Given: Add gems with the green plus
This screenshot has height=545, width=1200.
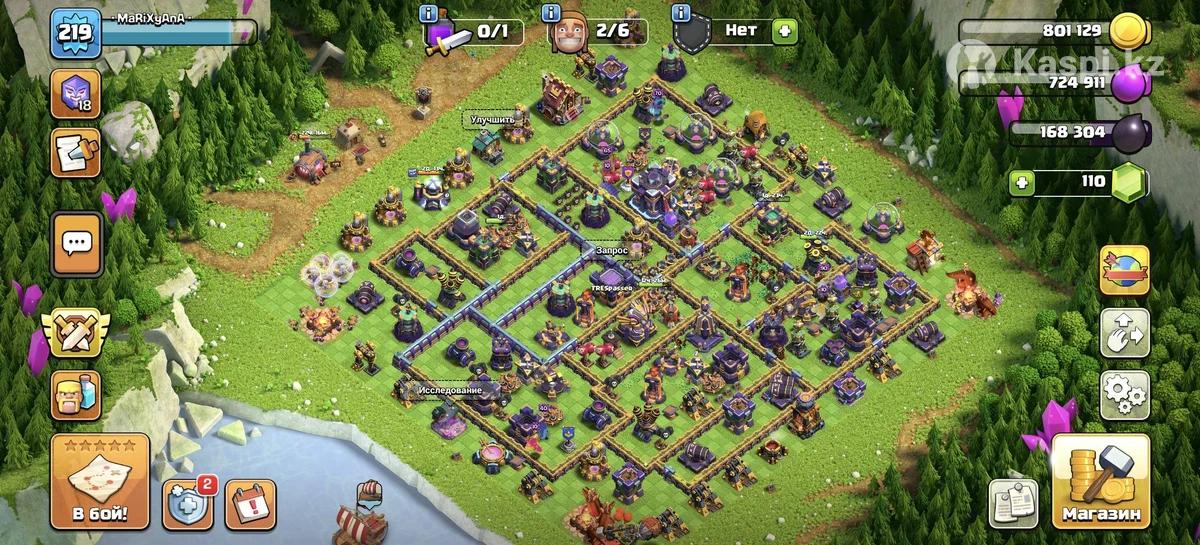Looking at the screenshot, I should point(1021,182).
